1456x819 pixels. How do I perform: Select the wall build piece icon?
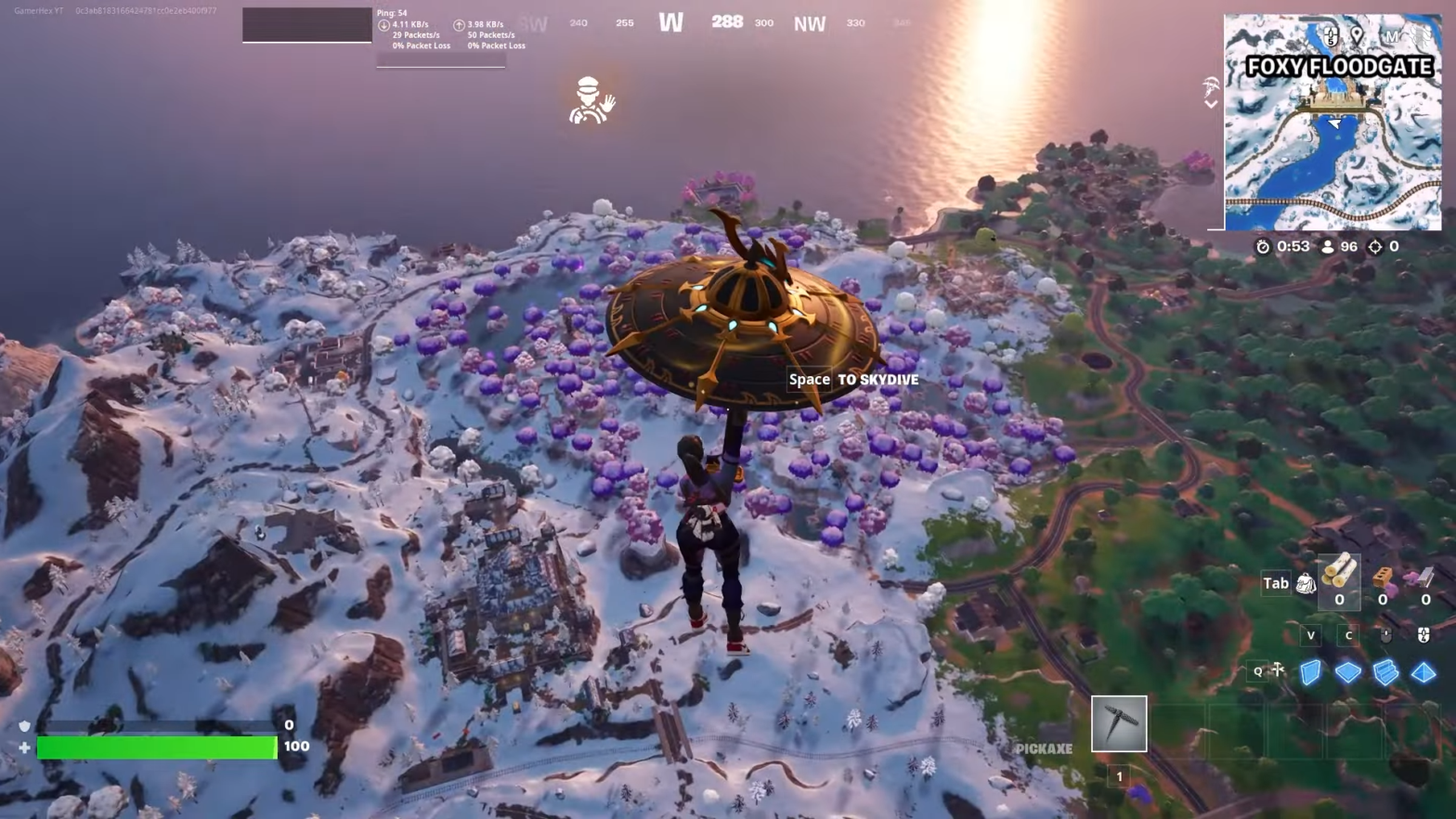pos(1310,672)
